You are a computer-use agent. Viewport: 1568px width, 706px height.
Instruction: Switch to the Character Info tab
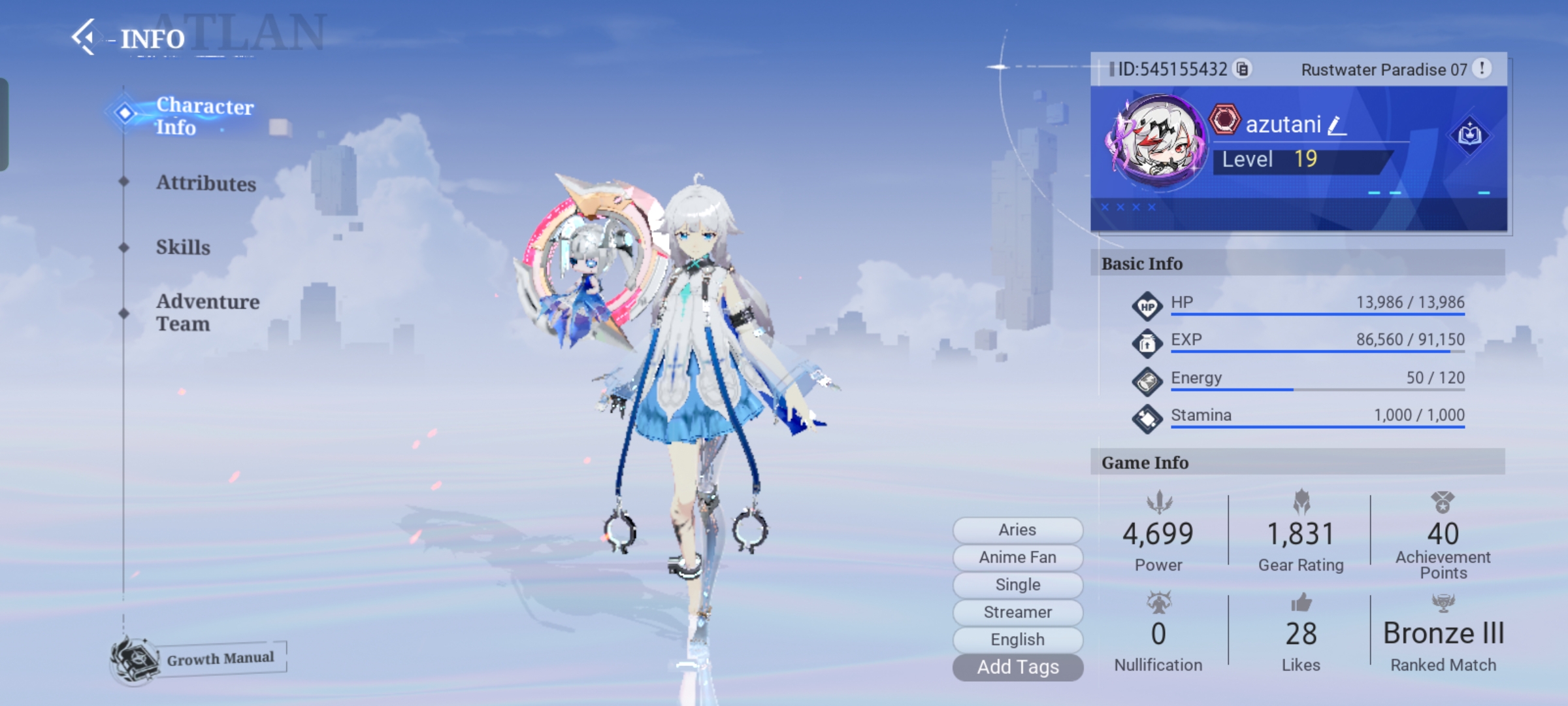click(x=204, y=116)
